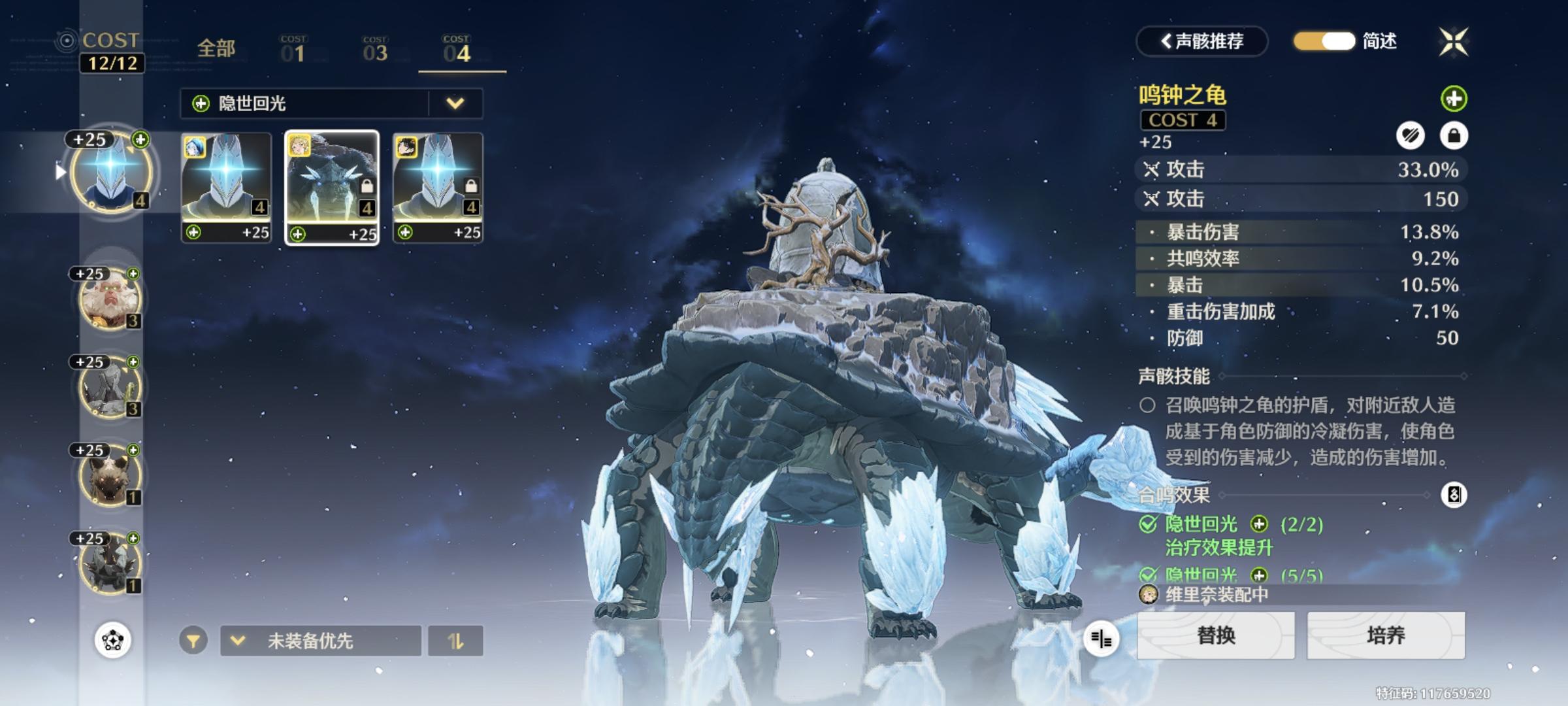This screenshot has width=1568, height=706.
Task: Click the discard mark icon beside the lock
Action: pyautogui.click(x=1411, y=136)
